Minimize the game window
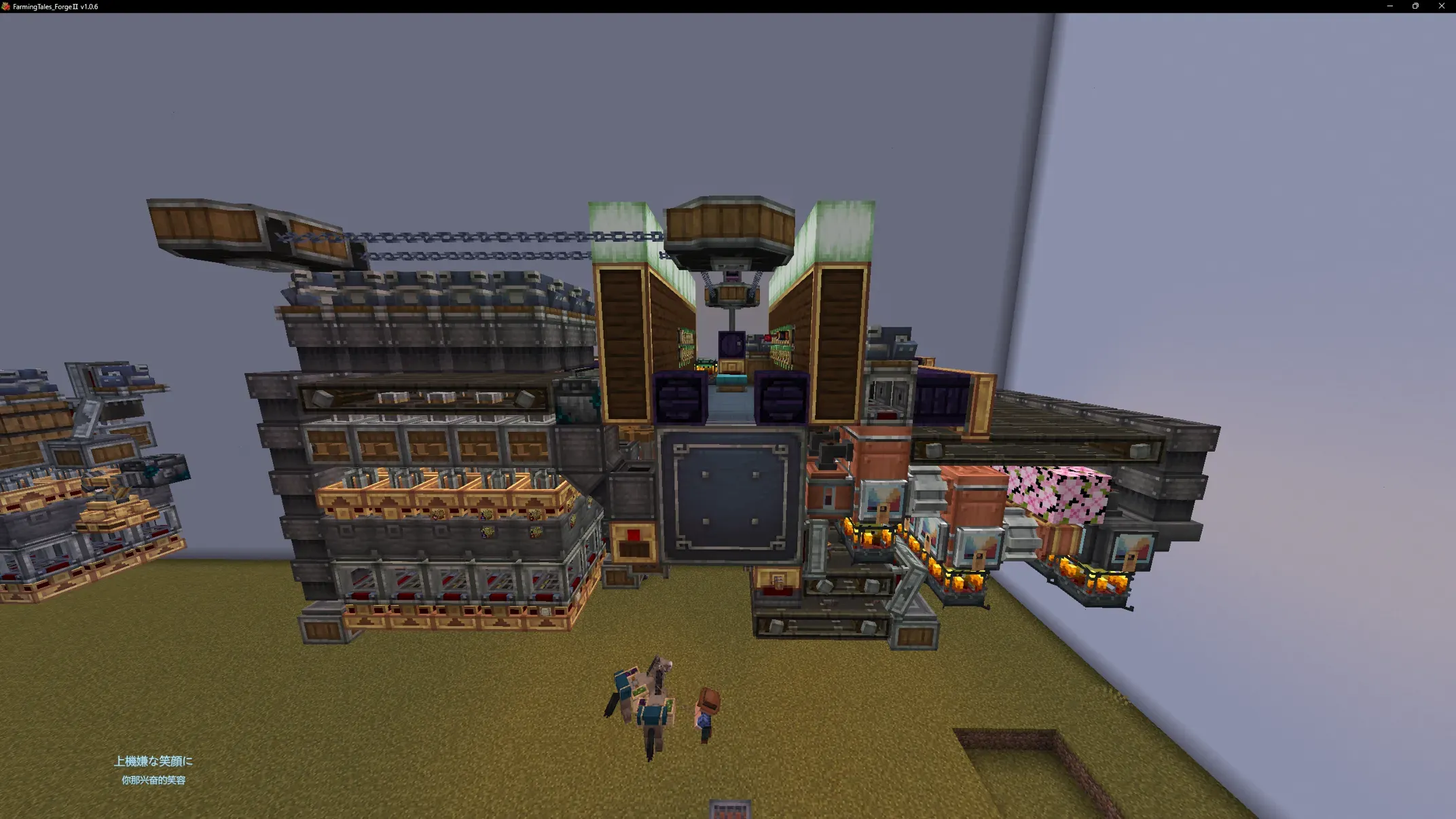1456x819 pixels. tap(1389, 6)
